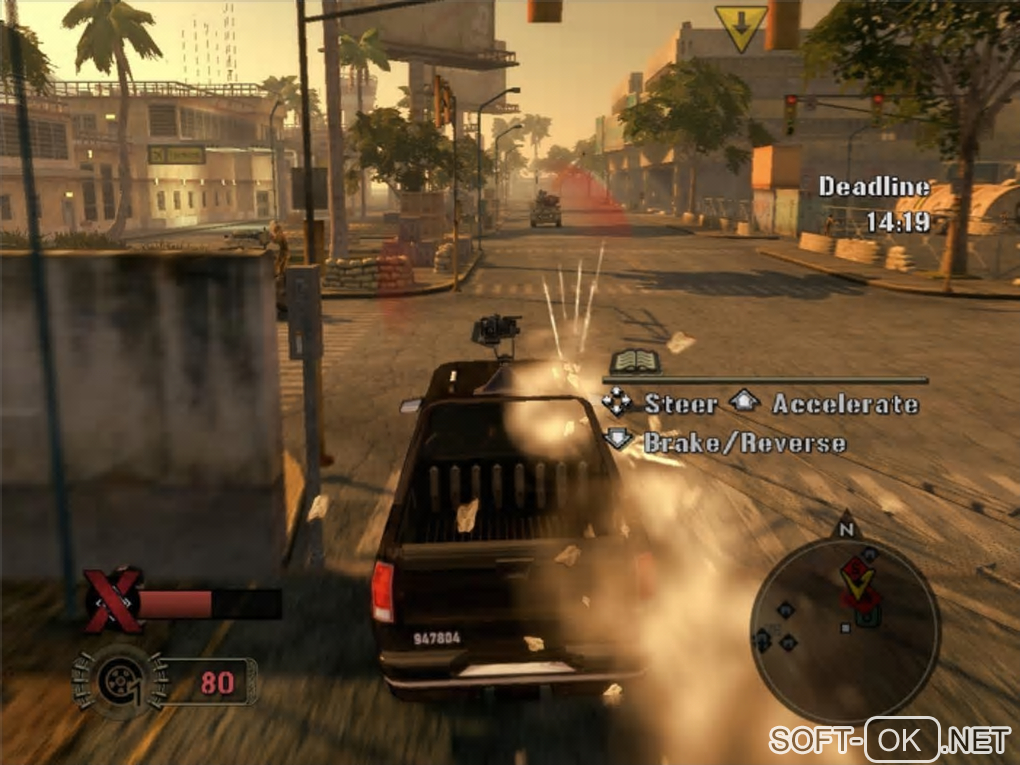Image resolution: width=1020 pixels, height=765 pixels.
Task: Open the tutorial book hint icon
Action: coord(631,361)
